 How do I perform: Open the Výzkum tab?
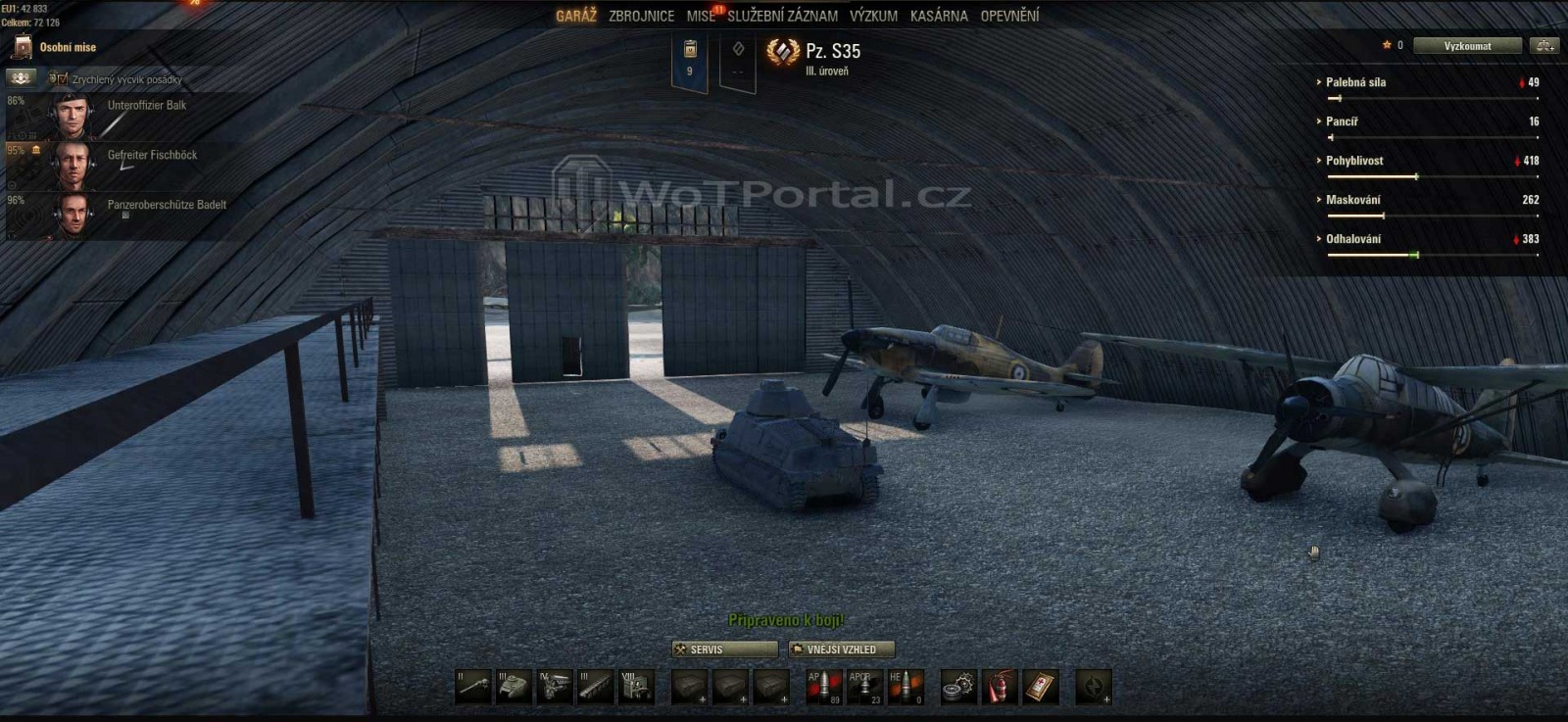[873, 16]
